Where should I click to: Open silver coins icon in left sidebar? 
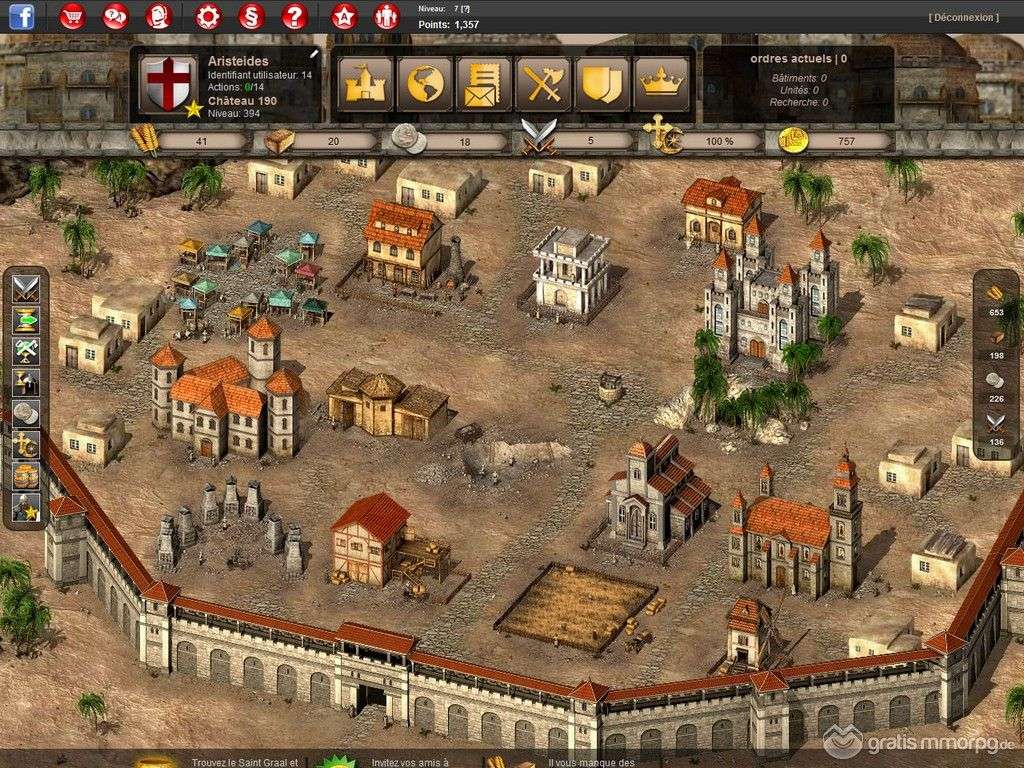(26, 414)
